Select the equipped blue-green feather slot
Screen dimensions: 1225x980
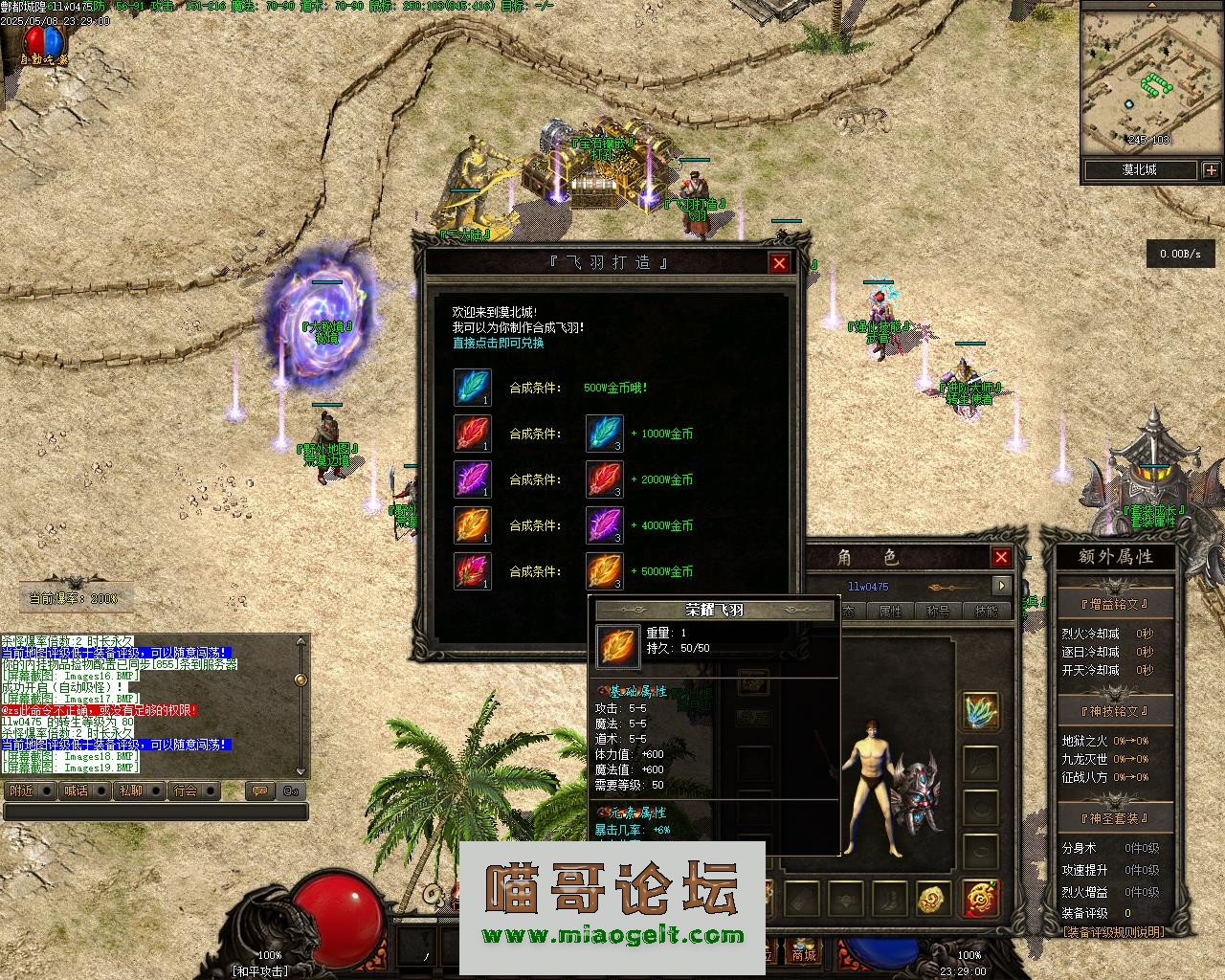coord(980,712)
